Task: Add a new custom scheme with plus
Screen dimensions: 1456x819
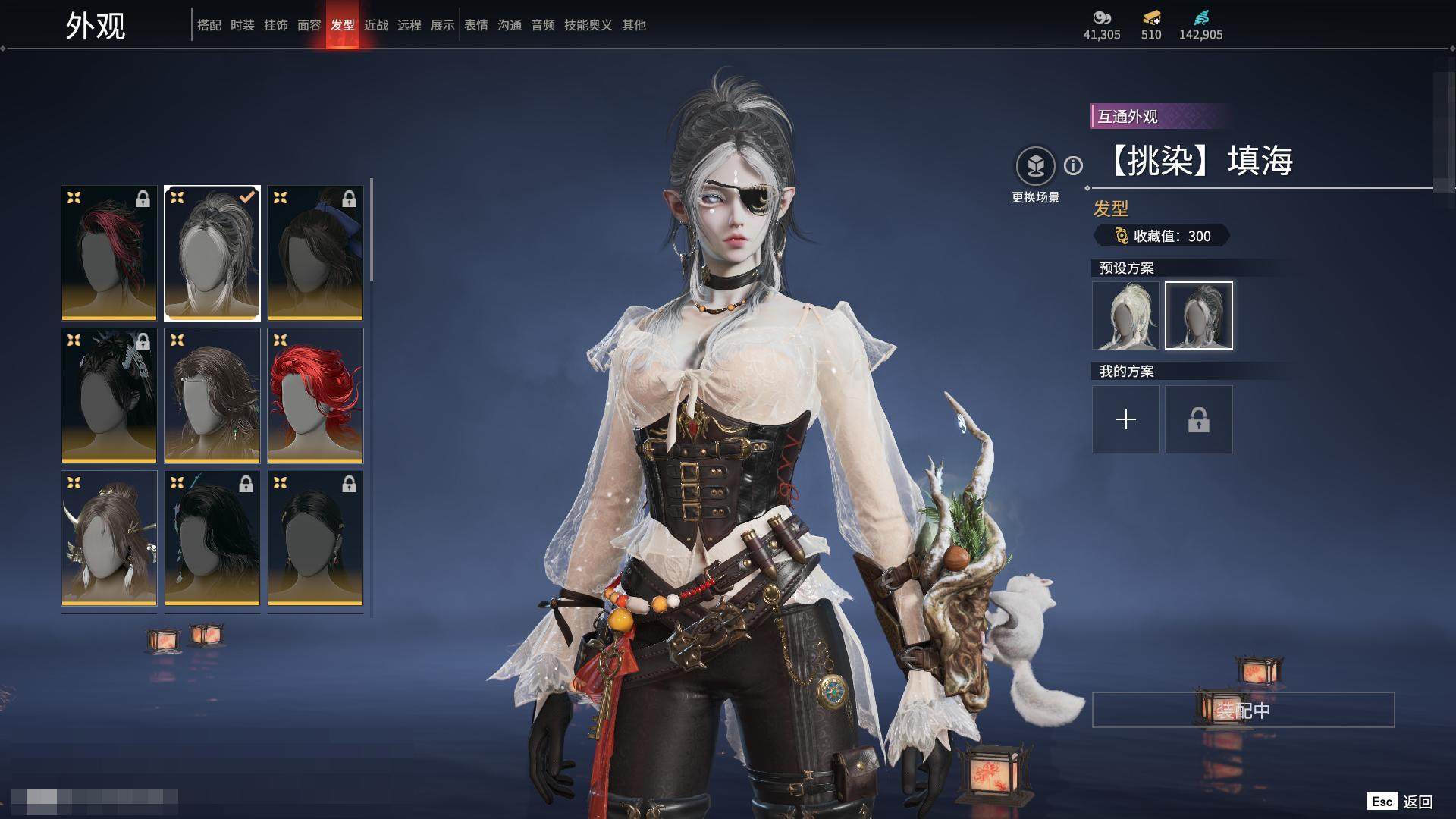Action: coord(1125,419)
